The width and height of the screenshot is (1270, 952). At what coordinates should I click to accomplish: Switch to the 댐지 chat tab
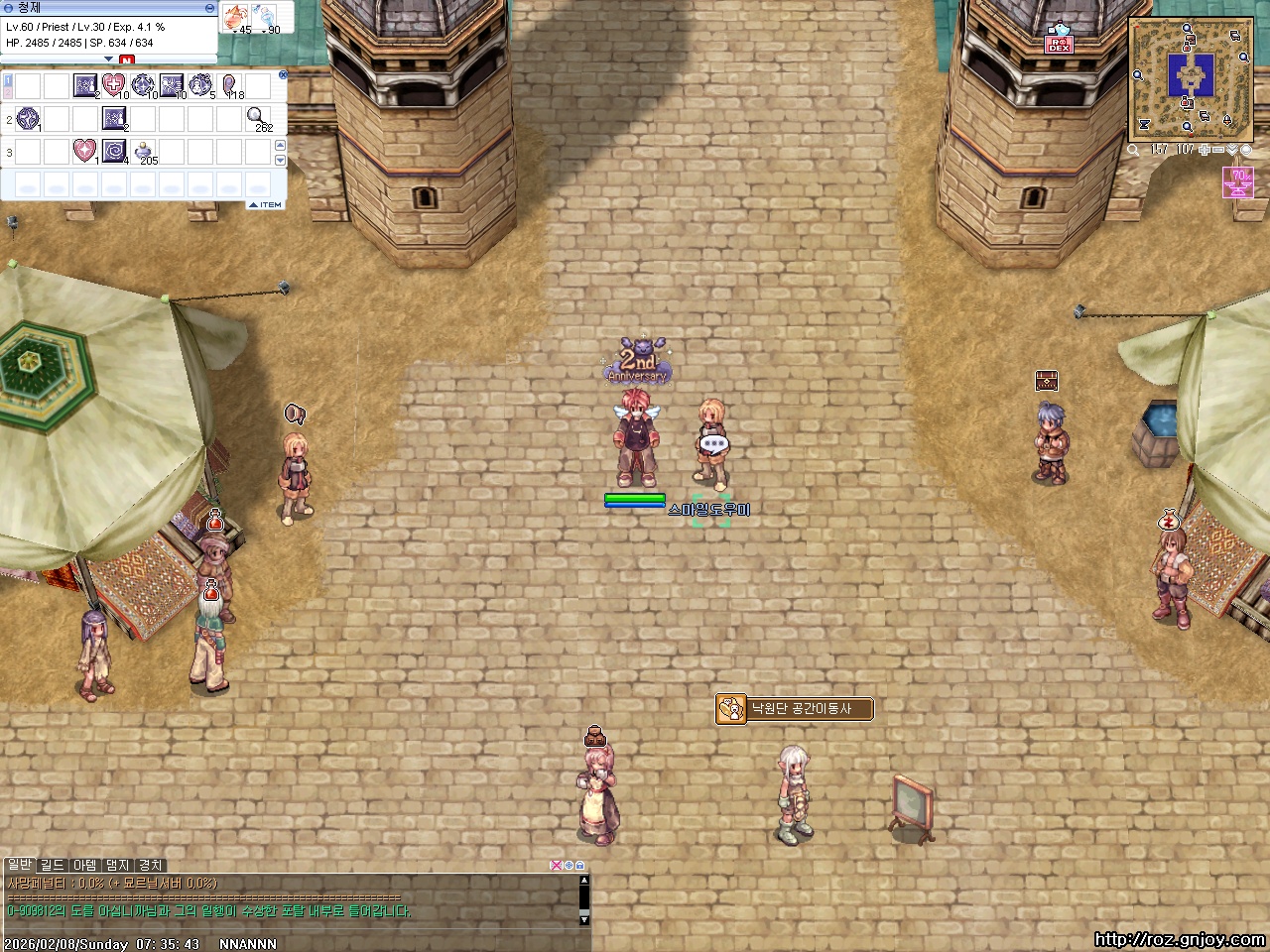tap(118, 866)
